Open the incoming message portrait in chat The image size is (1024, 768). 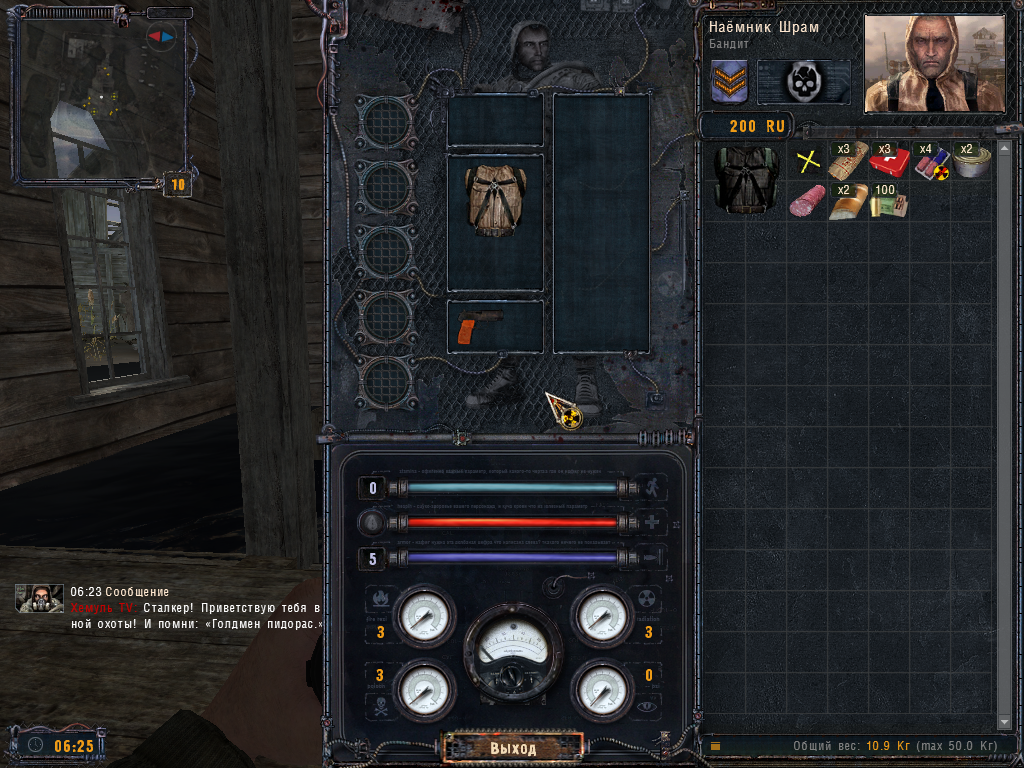(x=40, y=599)
